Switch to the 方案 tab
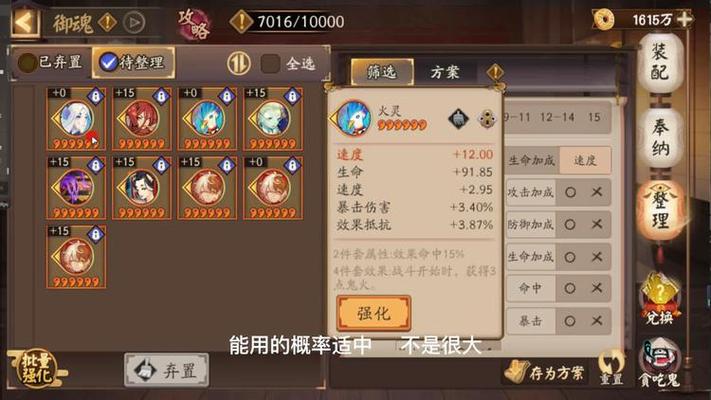The height and width of the screenshot is (400, 711). point(445,72)
